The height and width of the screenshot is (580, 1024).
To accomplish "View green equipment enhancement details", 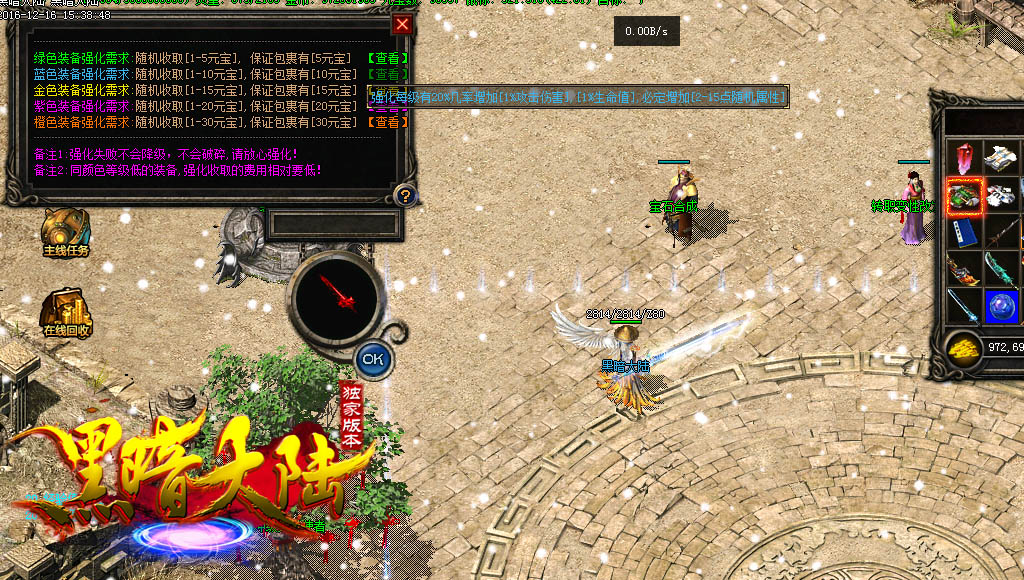I will point(388,58).
